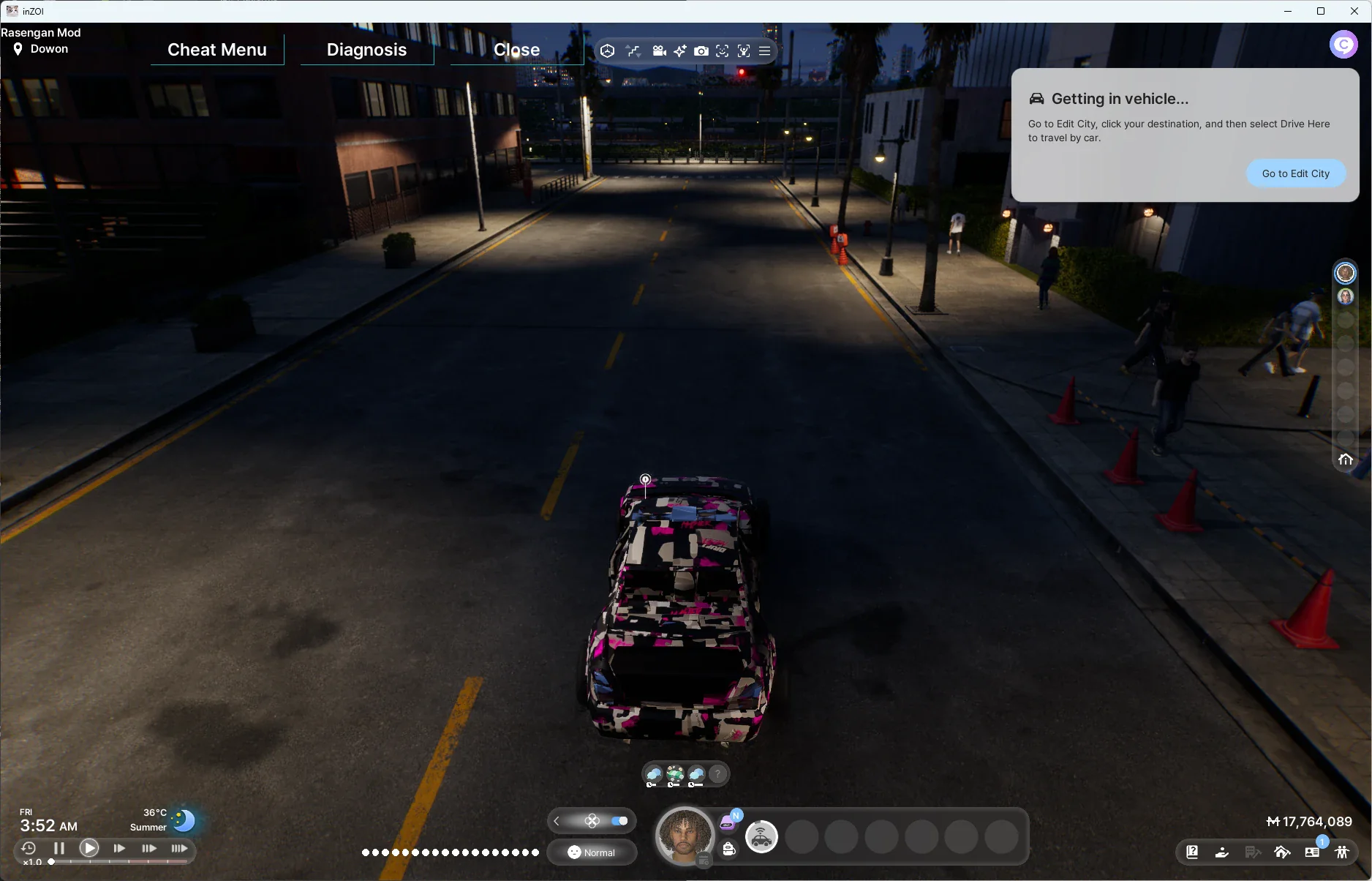The image size is (1372, 881).
Task: Open the Cheat Menu
Action: [216, 50]
